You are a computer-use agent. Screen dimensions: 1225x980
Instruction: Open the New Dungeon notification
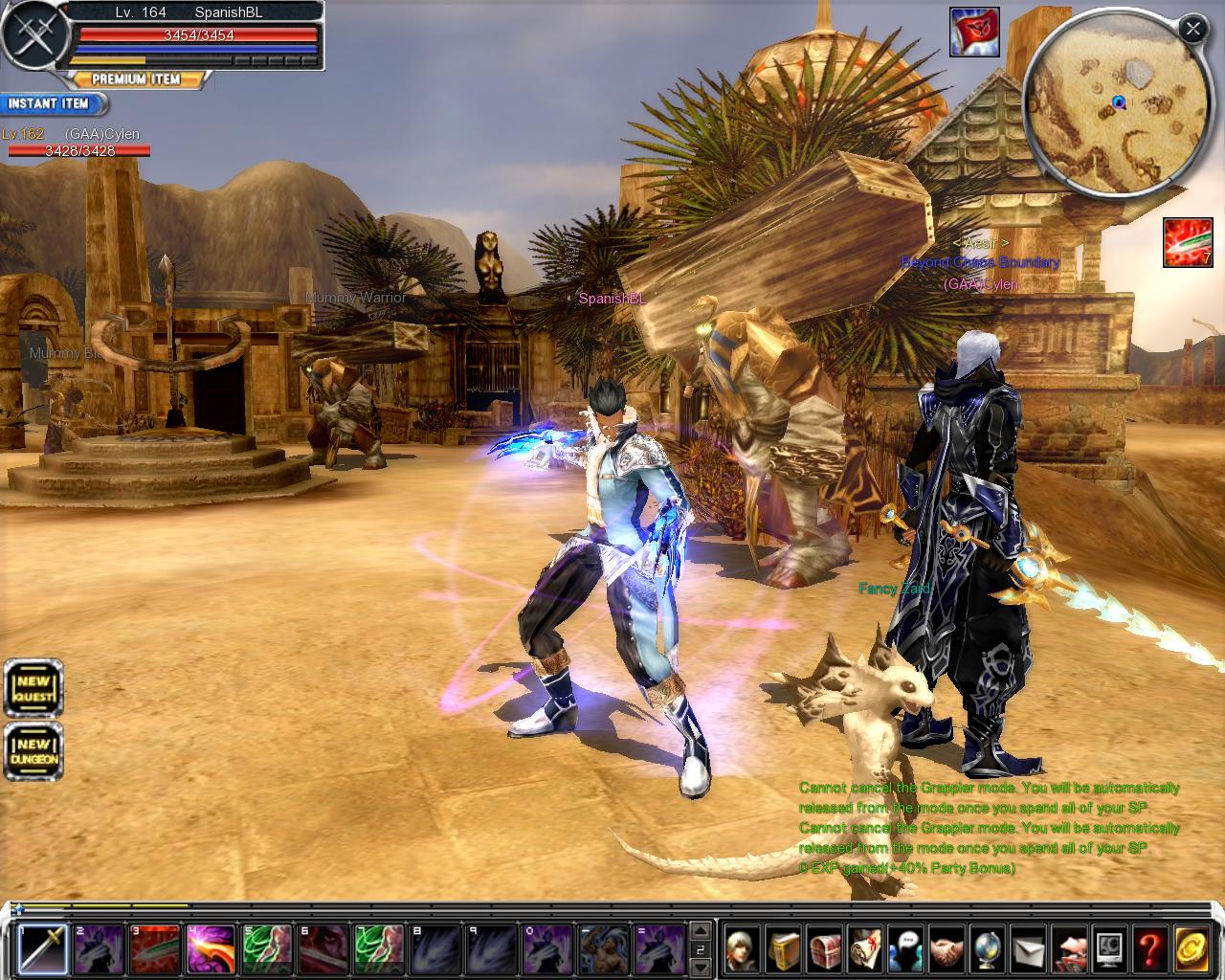click(33, 751)
